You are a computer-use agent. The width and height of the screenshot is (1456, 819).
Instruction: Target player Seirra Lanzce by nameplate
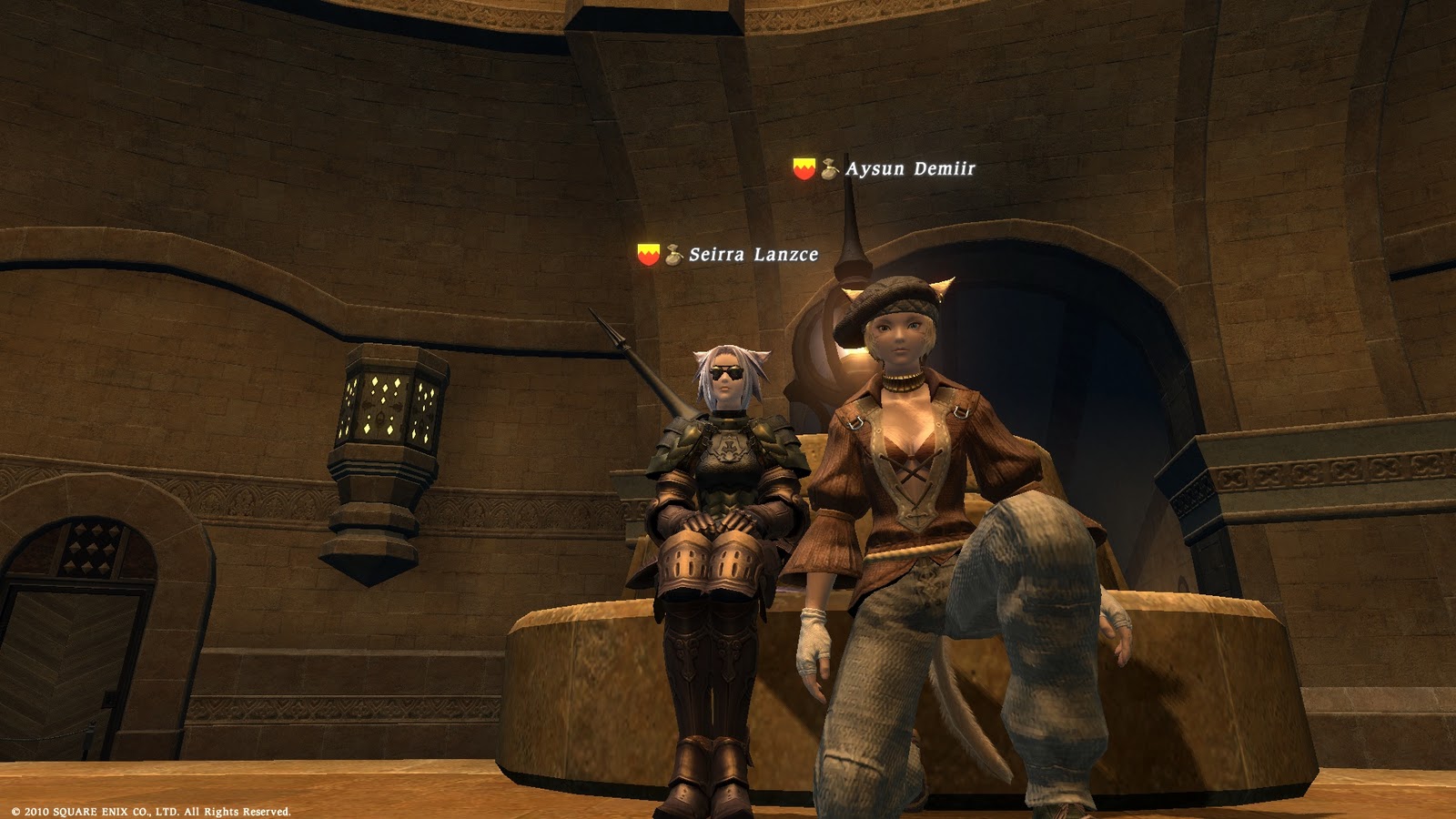tap(753, 255)
